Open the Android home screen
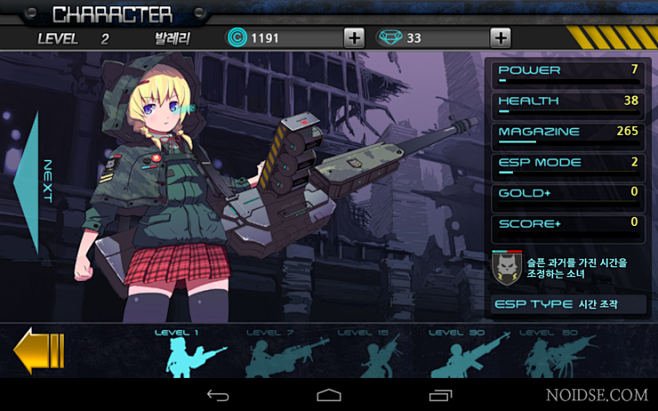This screenshot has height=411, width=658. pos(329,396)
